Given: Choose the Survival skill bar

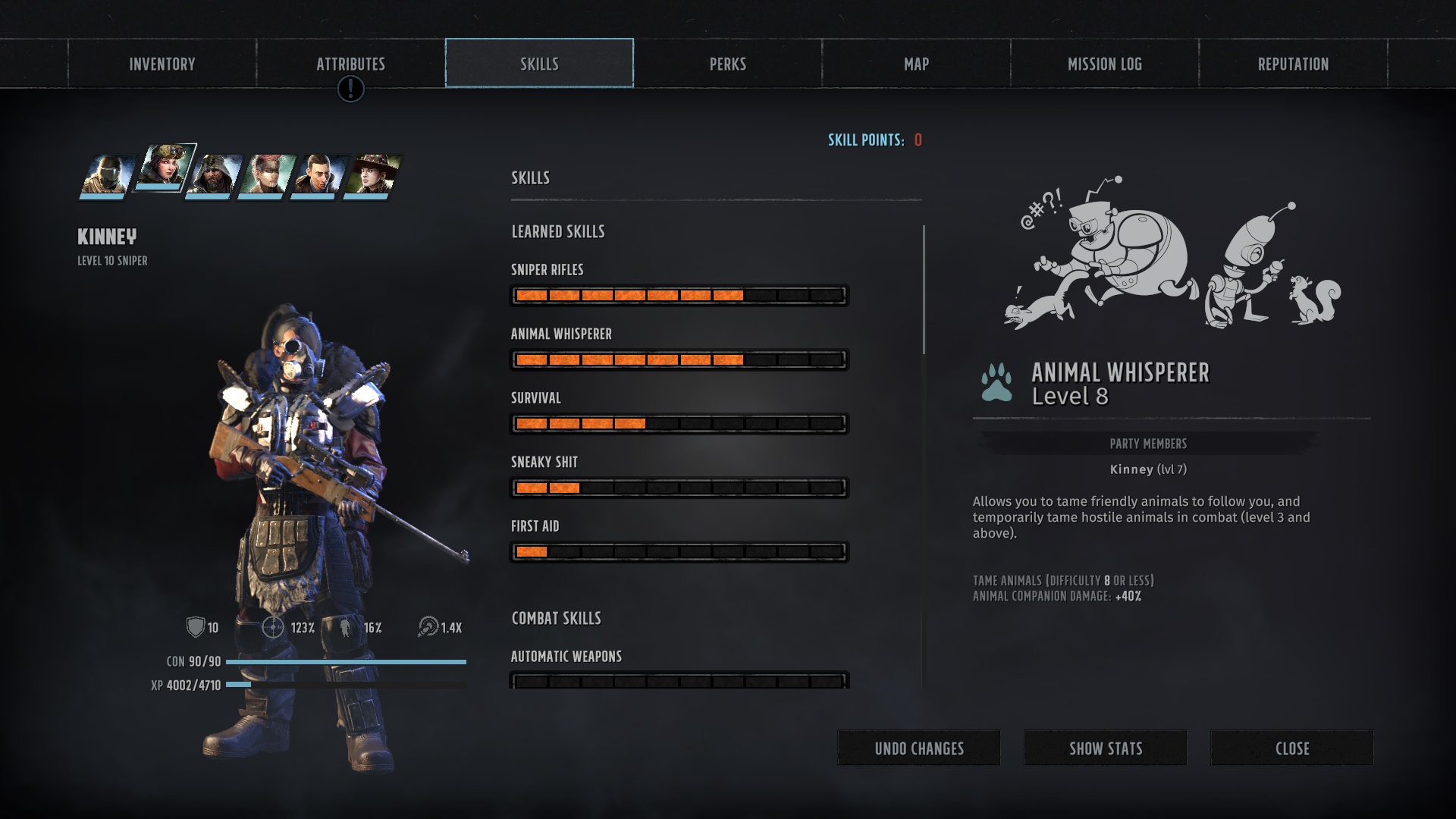Looking at the screenshot, I should (679, 423).
